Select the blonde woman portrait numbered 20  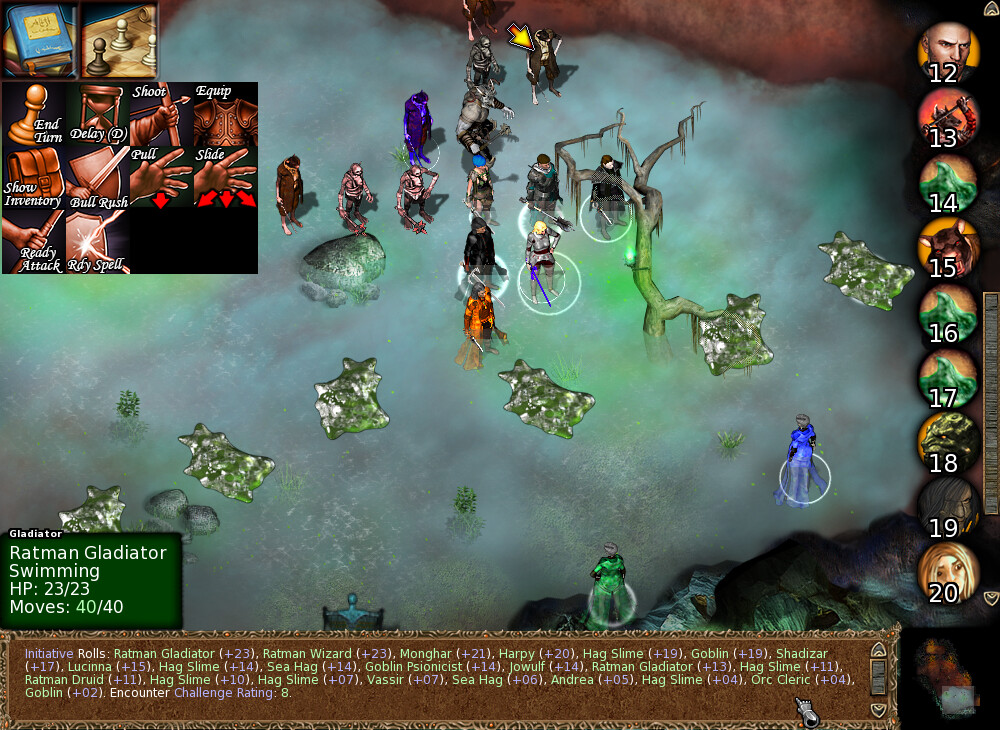point(946,573)
